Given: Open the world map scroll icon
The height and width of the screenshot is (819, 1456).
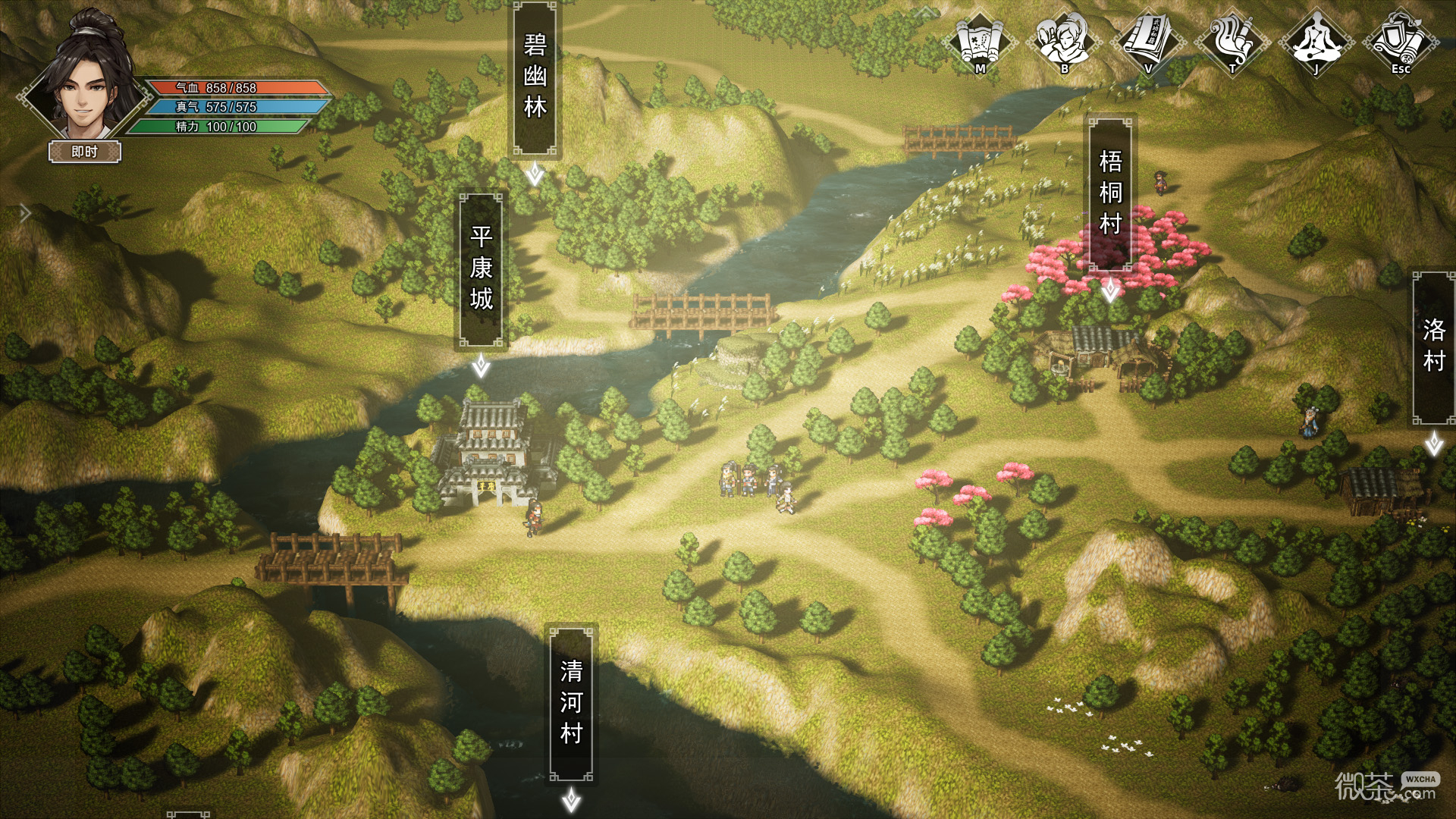Looking at the screenshot, I should tap(980, 41).
